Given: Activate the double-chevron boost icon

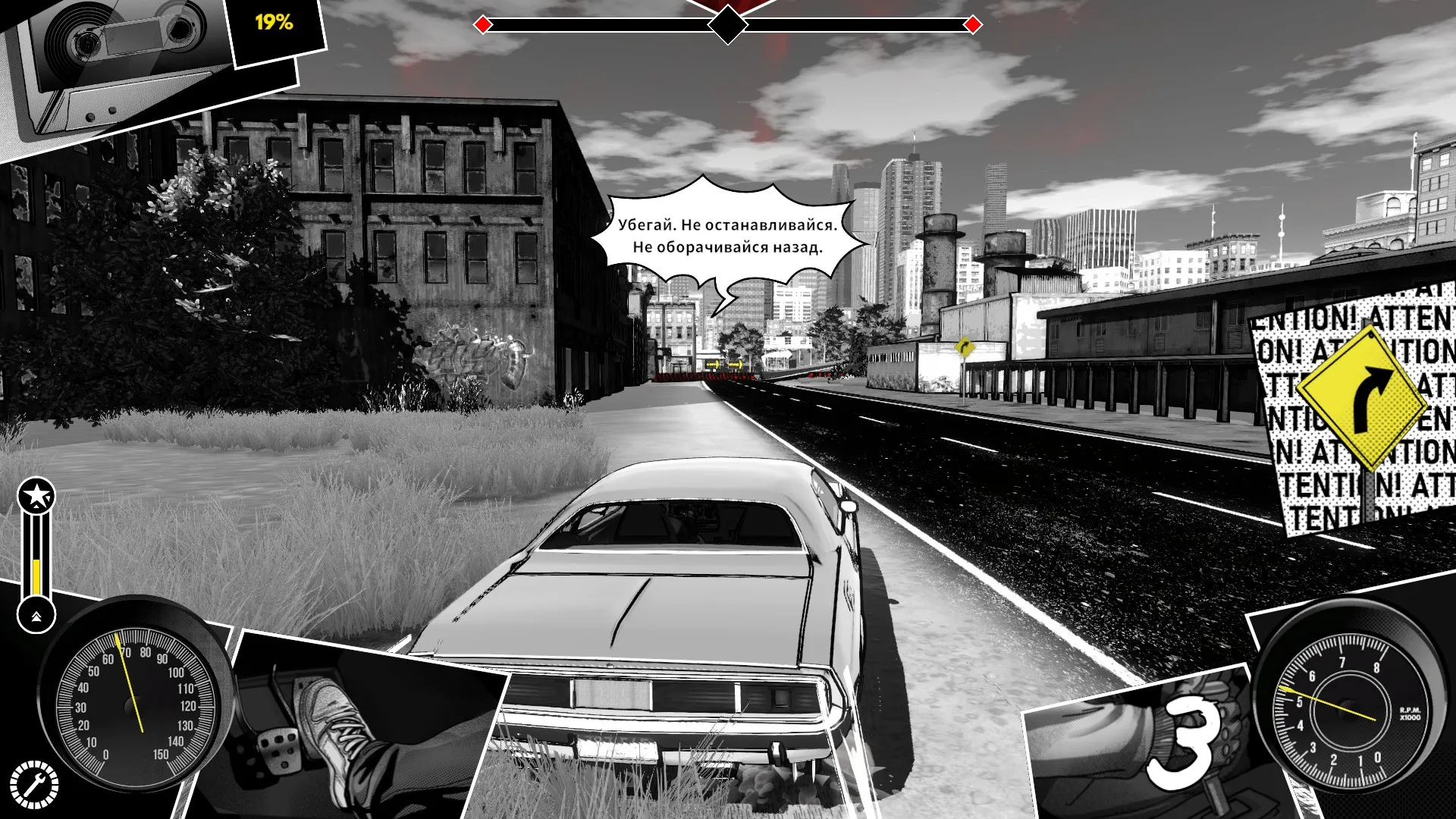Looking at the screenshot, I should (36, 616).
